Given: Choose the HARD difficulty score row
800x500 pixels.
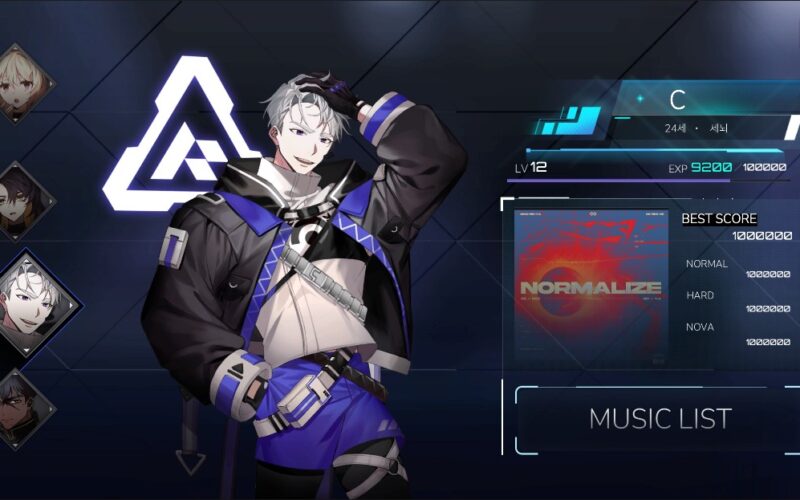Looking at the screenshot, I should pos(737,302).
